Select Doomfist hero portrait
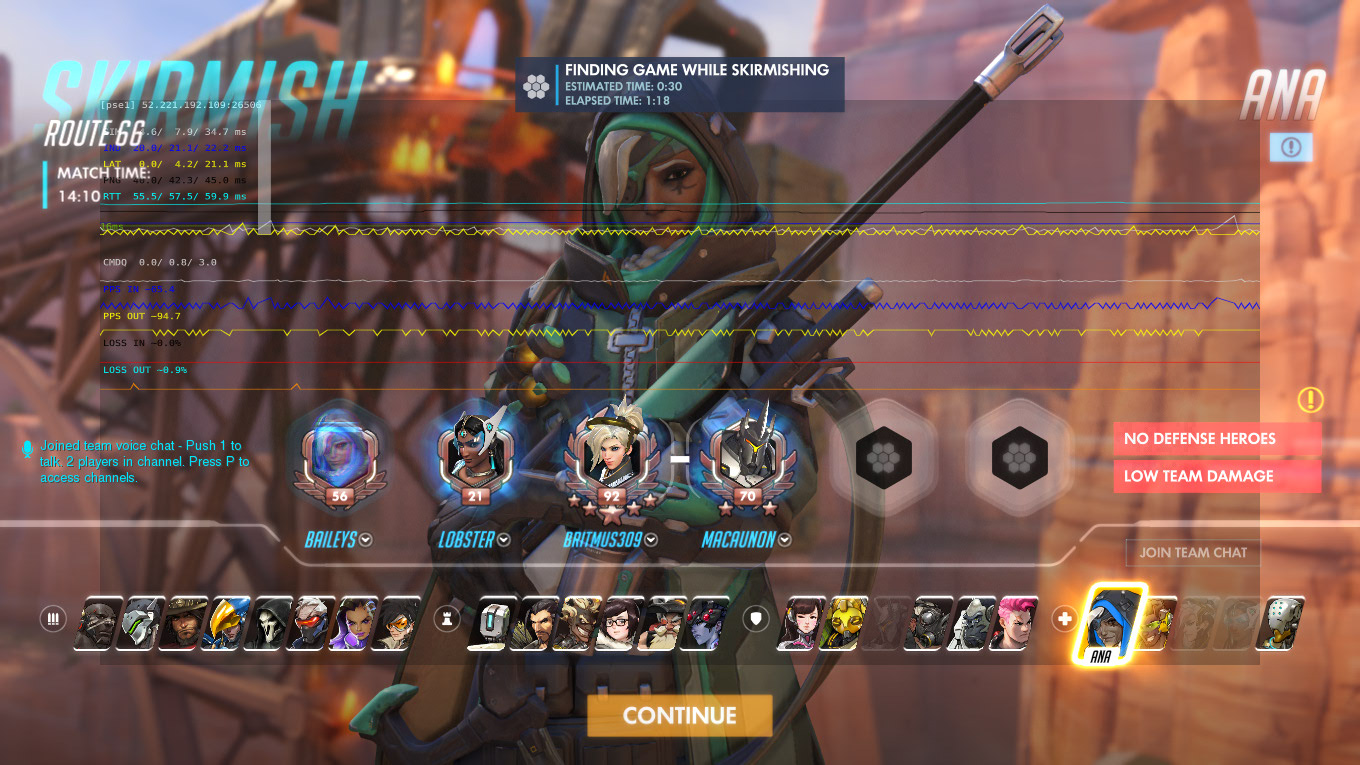Screen dimensions: 1360x765 pyautogui.click(x=99, y=622)
